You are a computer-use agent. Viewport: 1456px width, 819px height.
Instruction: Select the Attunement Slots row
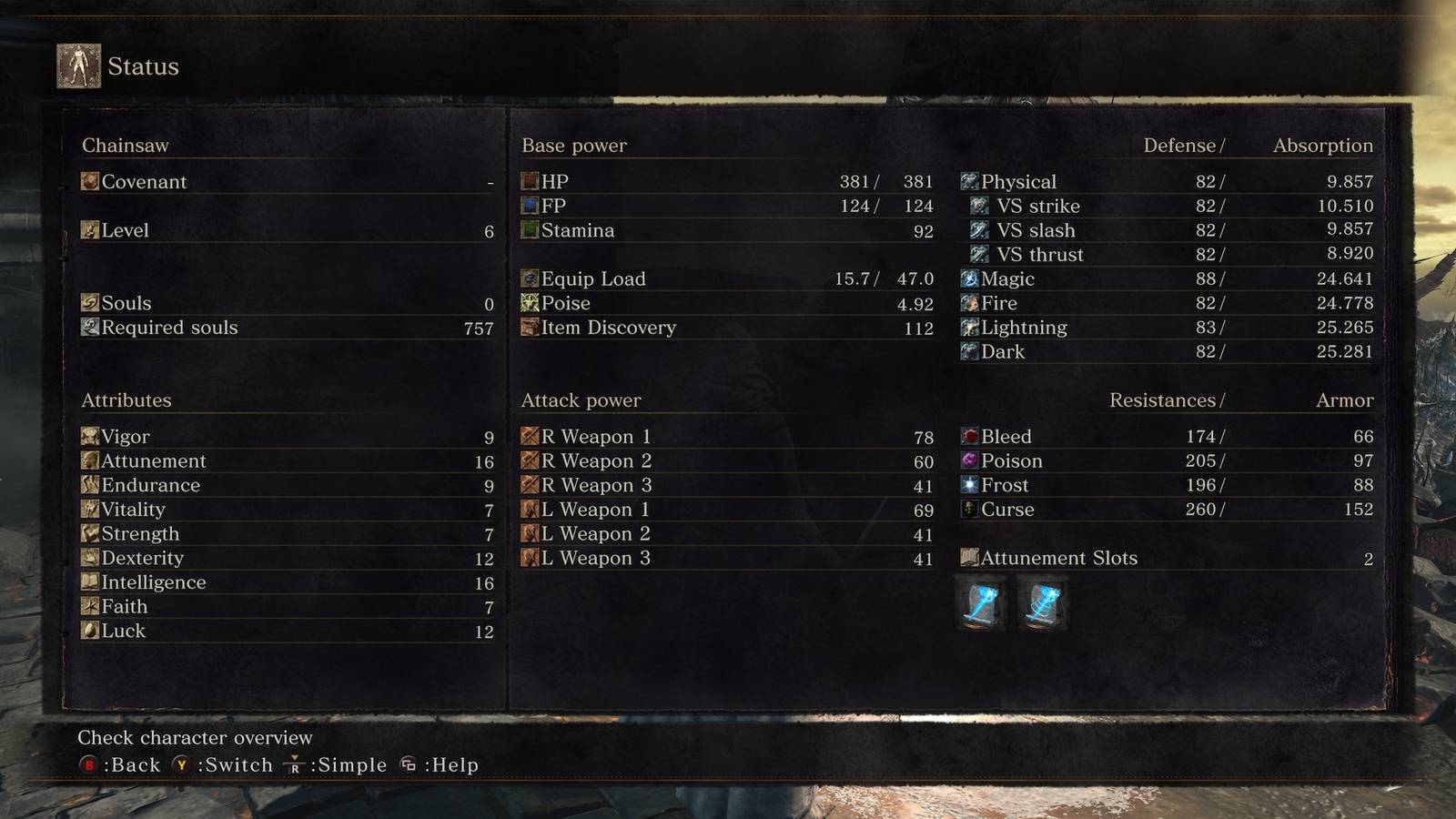point(1167,558)
